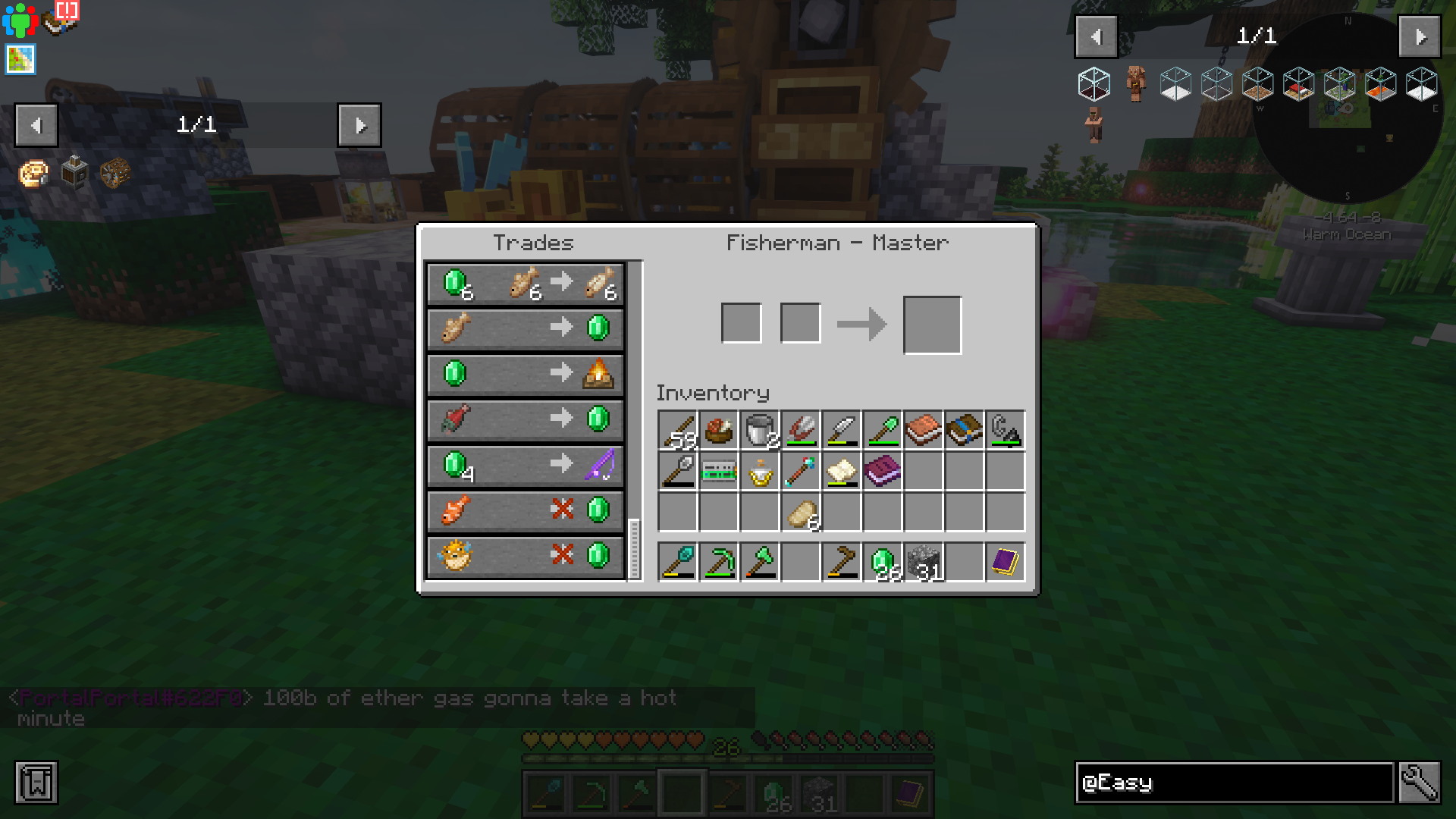Viewport: 1456px width, 819px height.
Task: Click the right arrow on the minimap pager
Action: pos(1419,35)
